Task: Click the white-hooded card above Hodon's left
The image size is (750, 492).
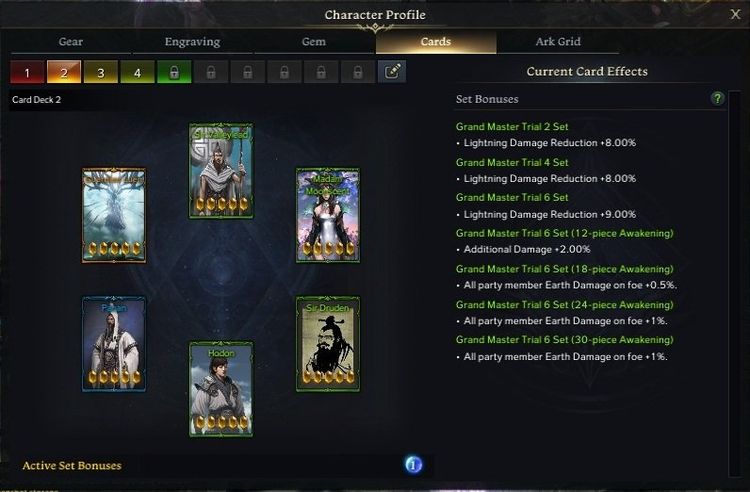Action: [x=114, y=344]
